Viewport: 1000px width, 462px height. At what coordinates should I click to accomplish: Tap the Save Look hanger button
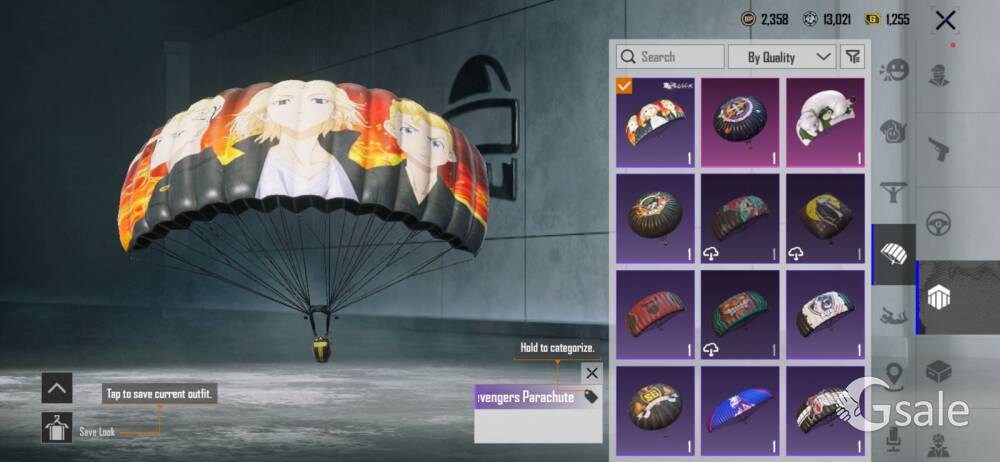tap(57, 428)
